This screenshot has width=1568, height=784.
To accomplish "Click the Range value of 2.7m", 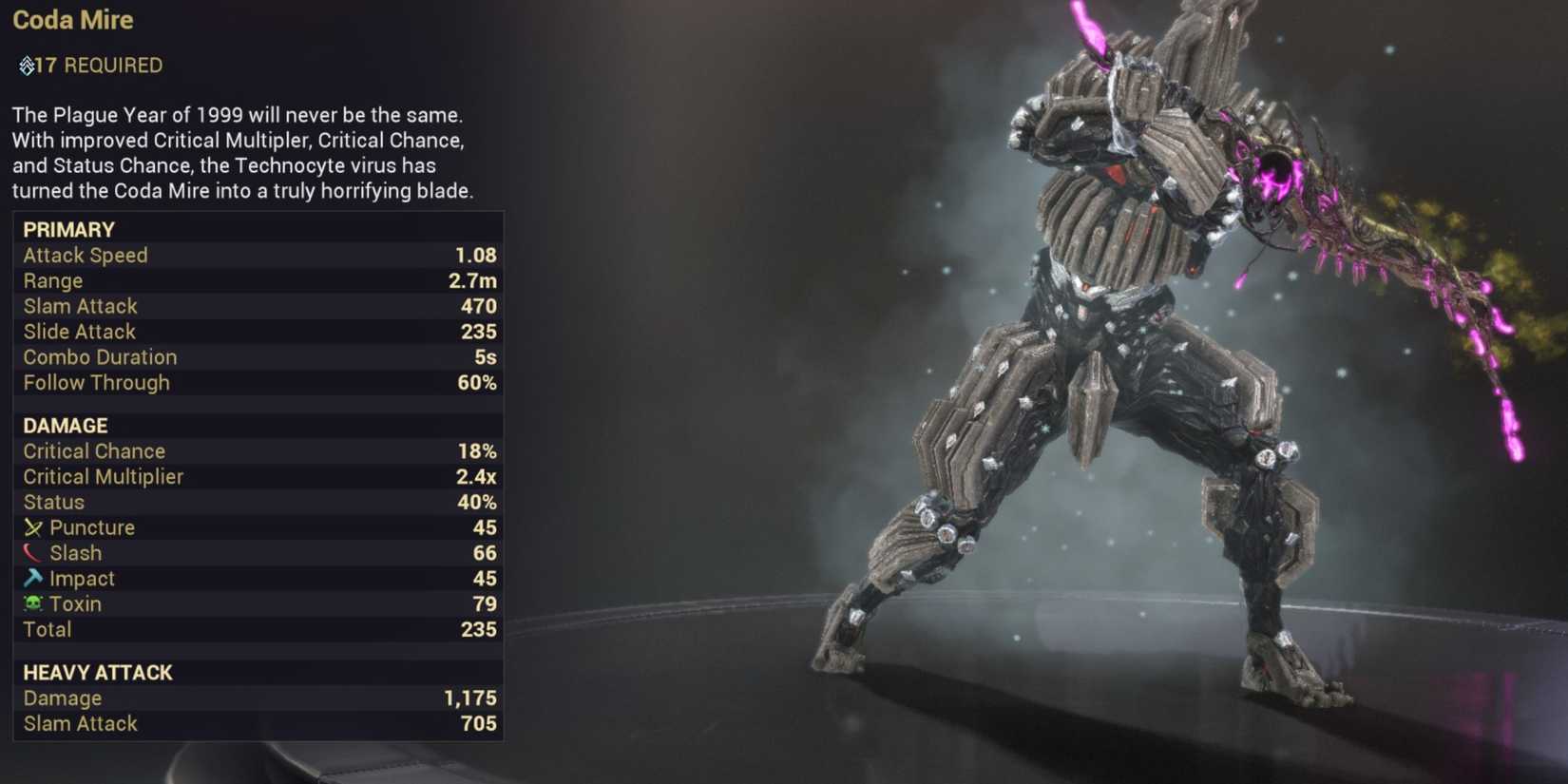I will [474, 280].
